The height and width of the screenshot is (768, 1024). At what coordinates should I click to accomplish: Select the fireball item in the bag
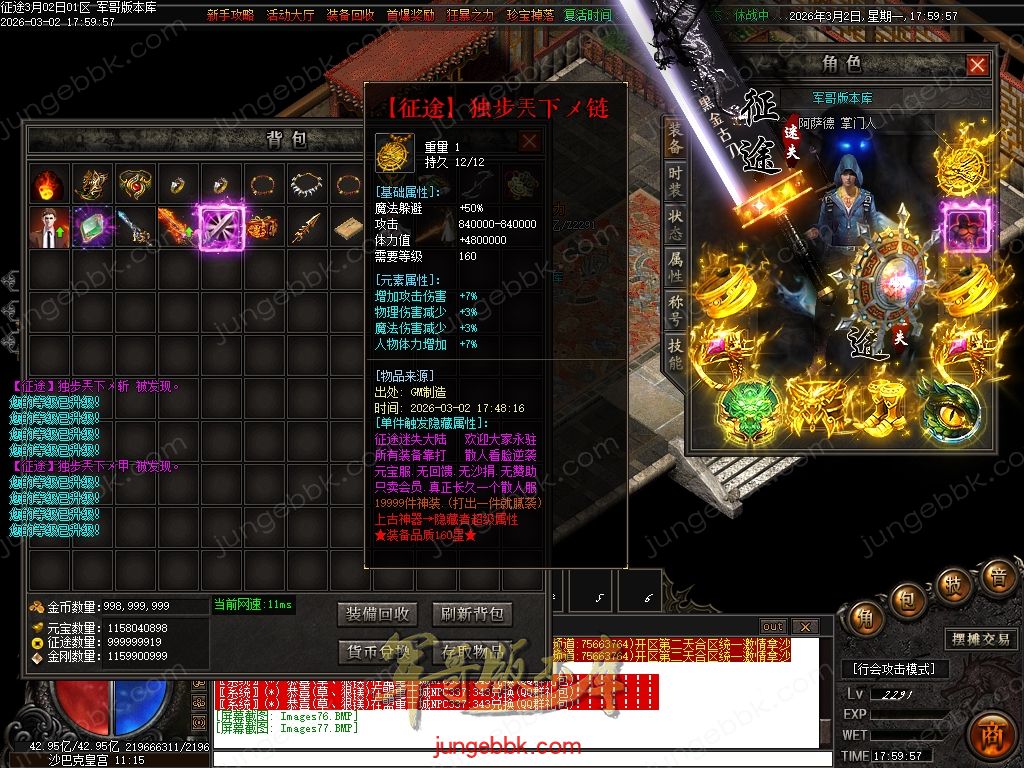(x=47, y=185)
